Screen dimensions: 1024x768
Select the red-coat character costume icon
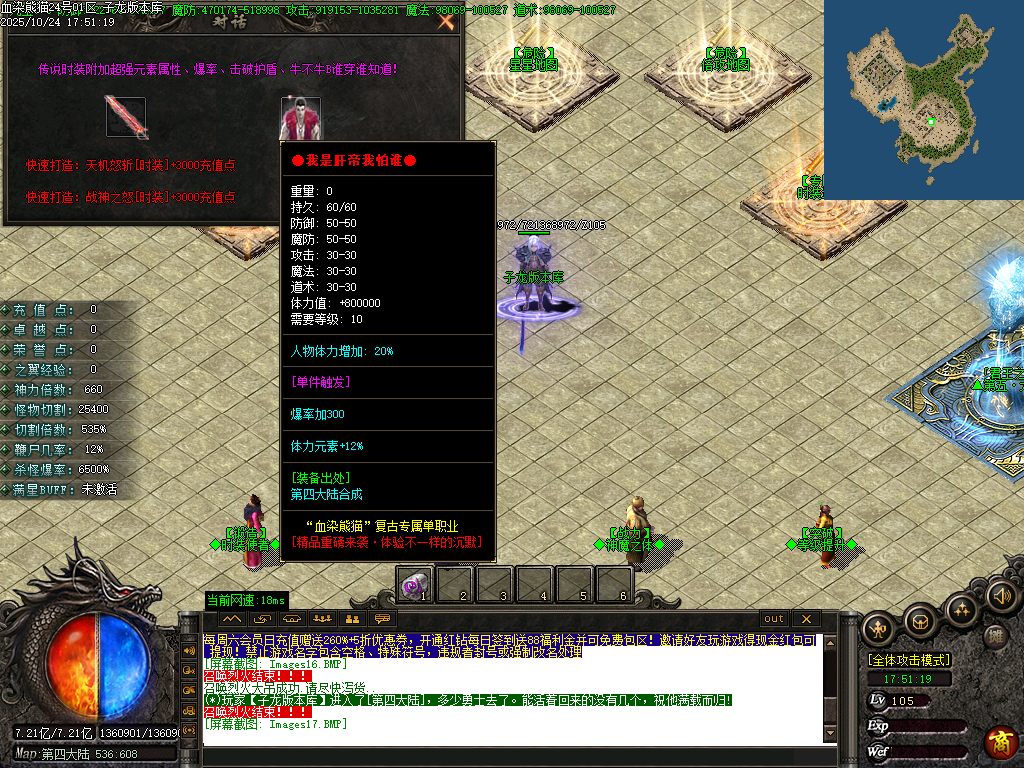(301, 118)
